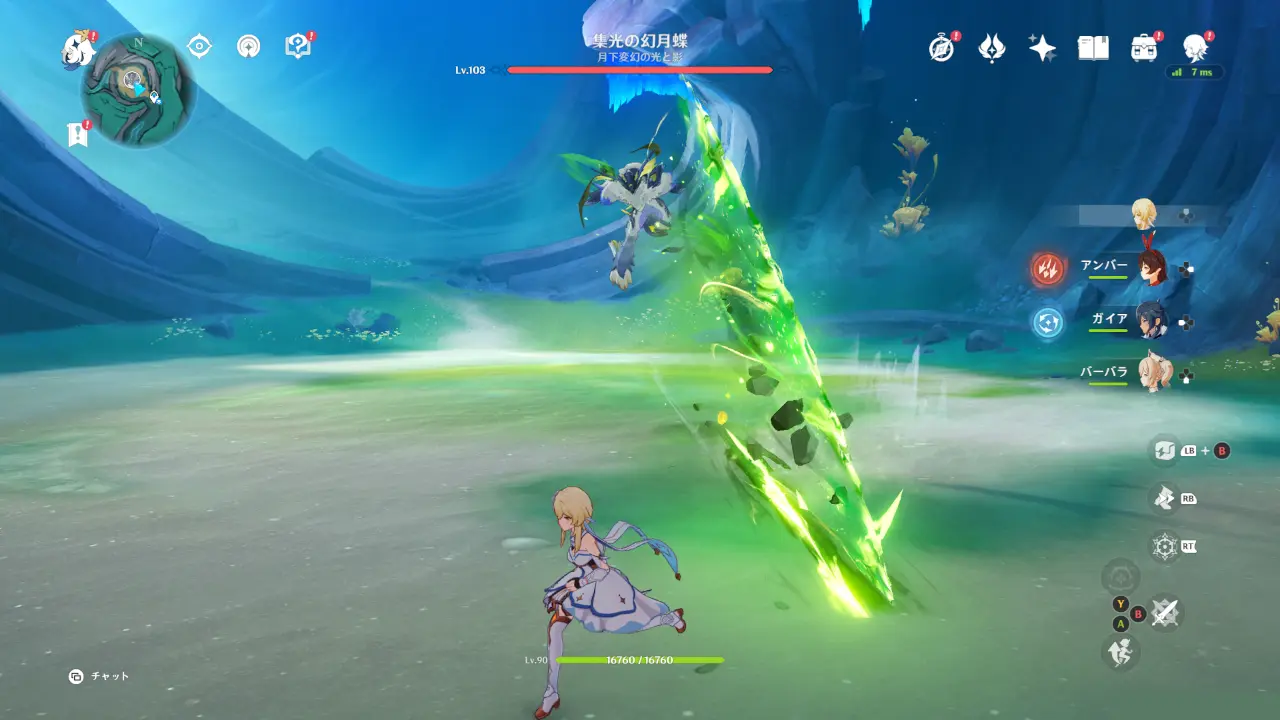The image size is (1280, 720).
Task: Open the backpack inventory
Action: click(1144, 48)
